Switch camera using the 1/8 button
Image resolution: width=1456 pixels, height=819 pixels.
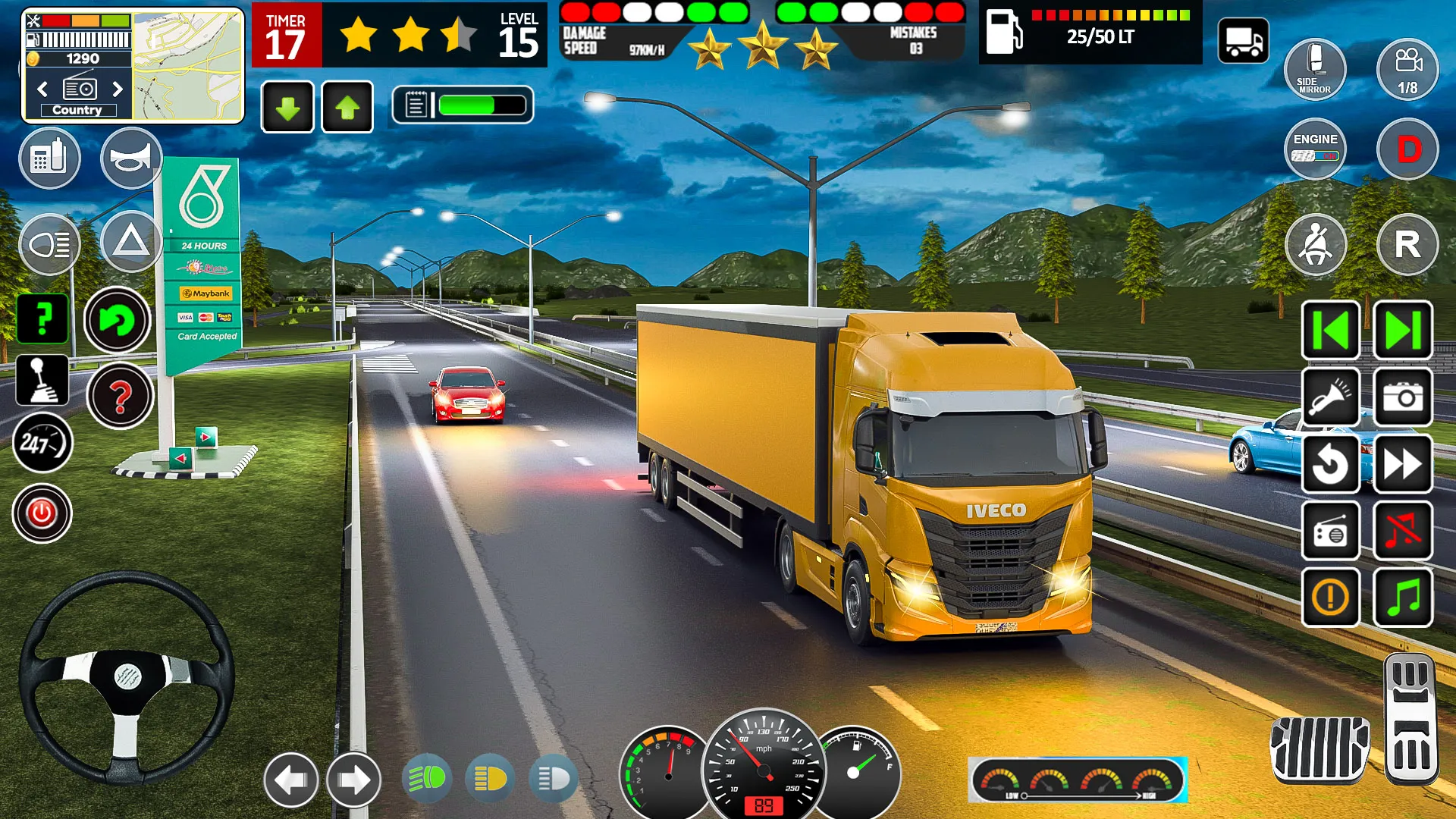click(x=1407, y=70)
